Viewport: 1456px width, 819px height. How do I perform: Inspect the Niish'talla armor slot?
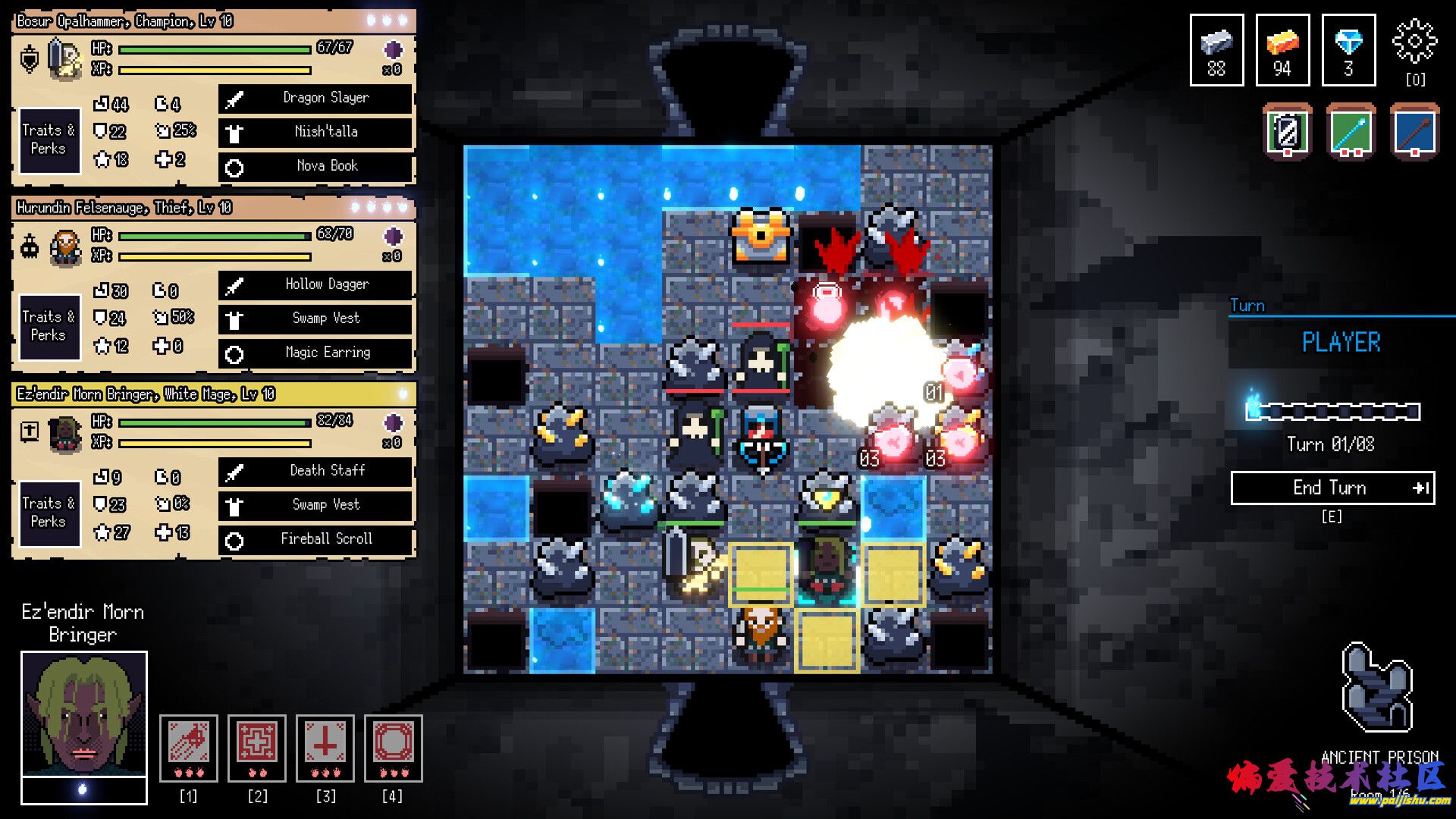coord(315,132)
